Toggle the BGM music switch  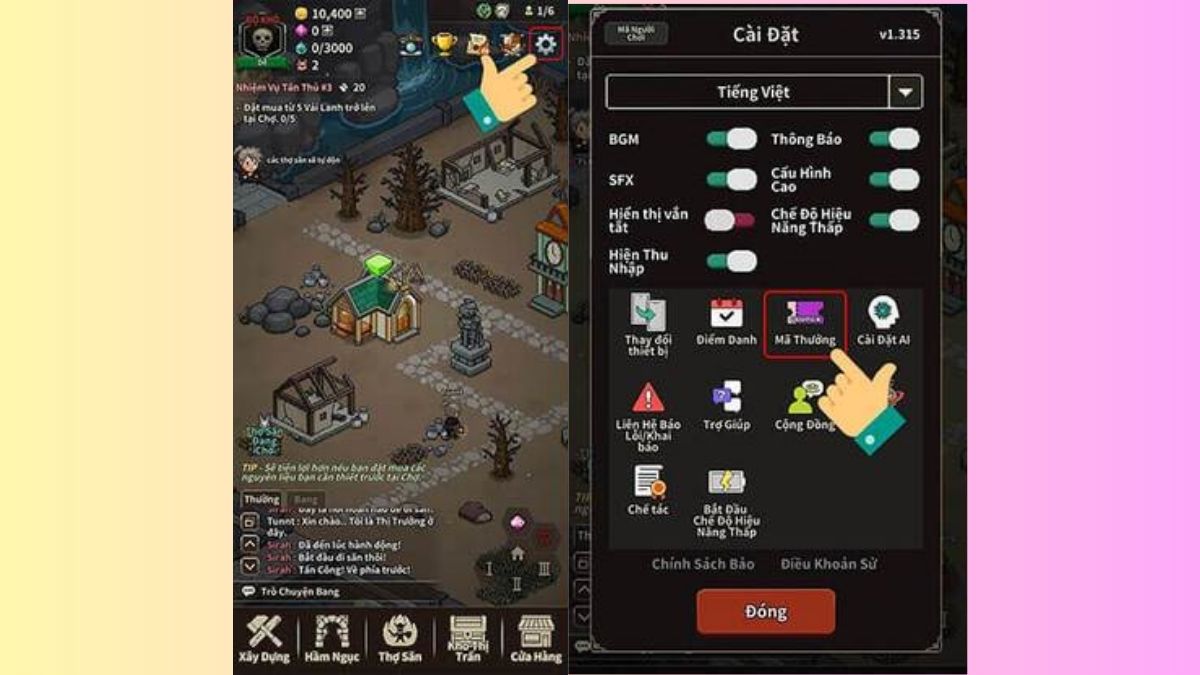731,139
